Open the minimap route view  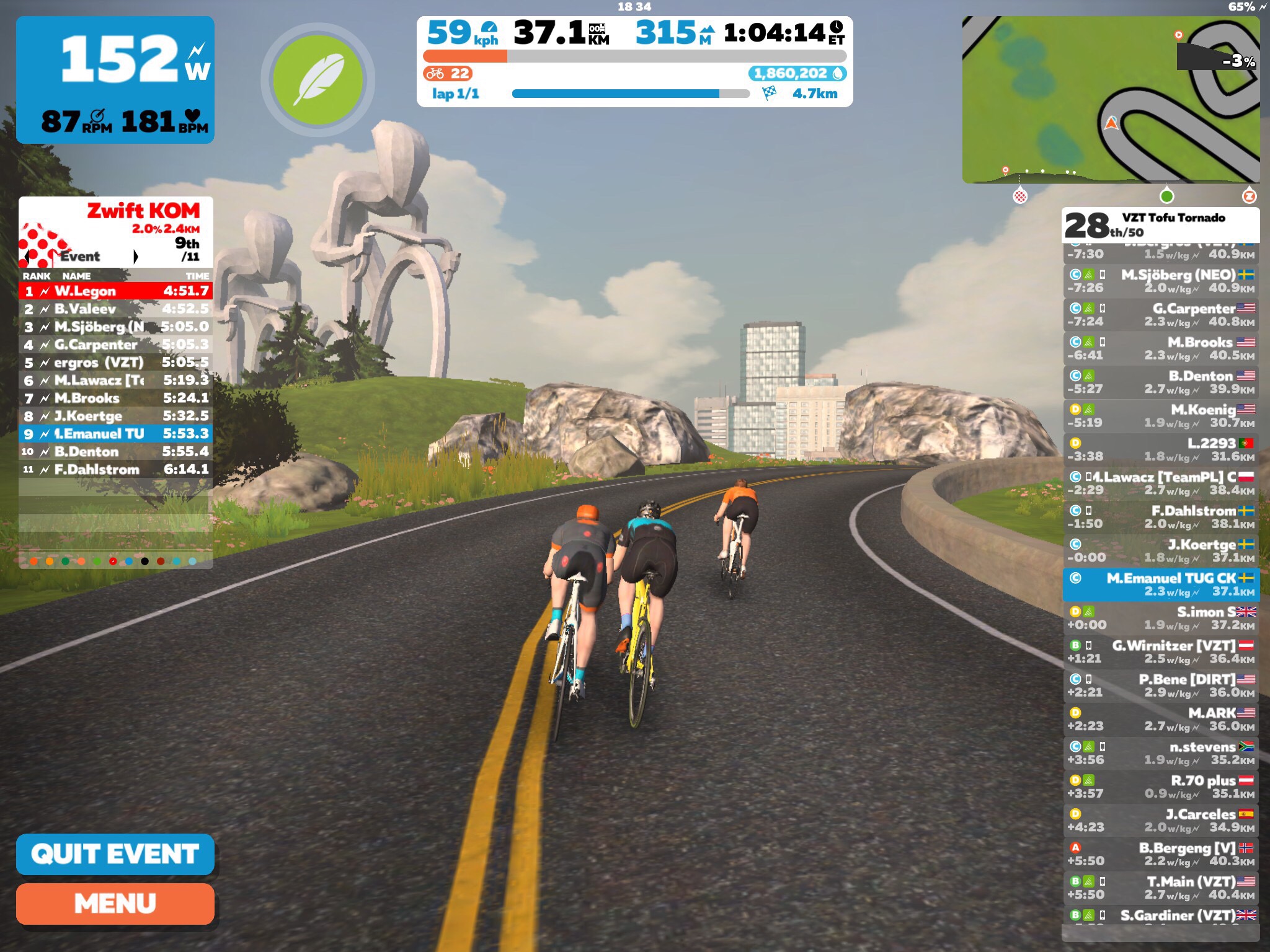pyautogui.click(x=1110, y=99)
